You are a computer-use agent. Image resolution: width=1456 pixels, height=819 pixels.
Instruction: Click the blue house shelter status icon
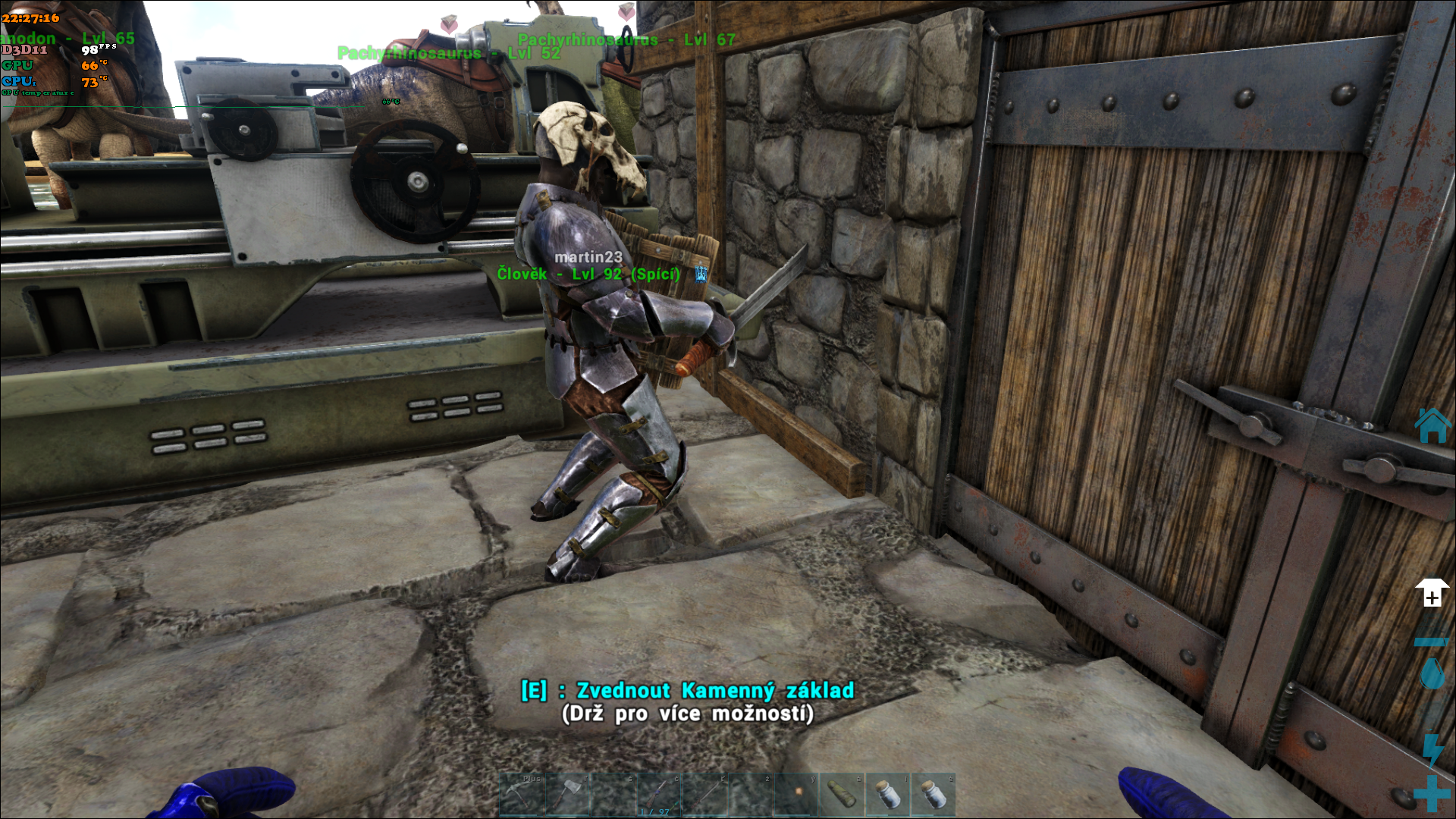pyautogui.click(x=1432, y=425)
